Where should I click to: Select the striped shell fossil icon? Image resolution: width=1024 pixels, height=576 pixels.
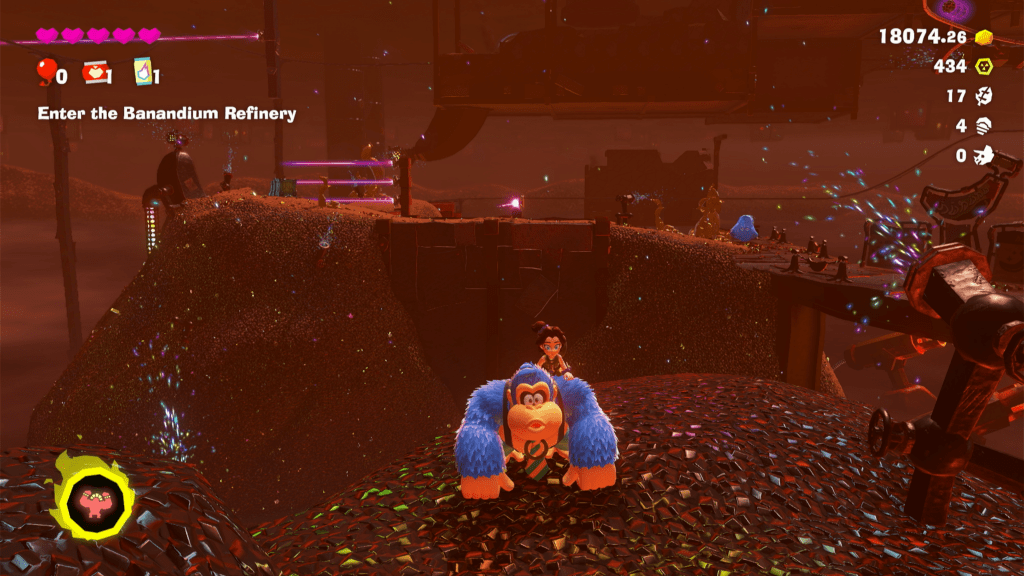pyautogui.click(x=984, y=126)
